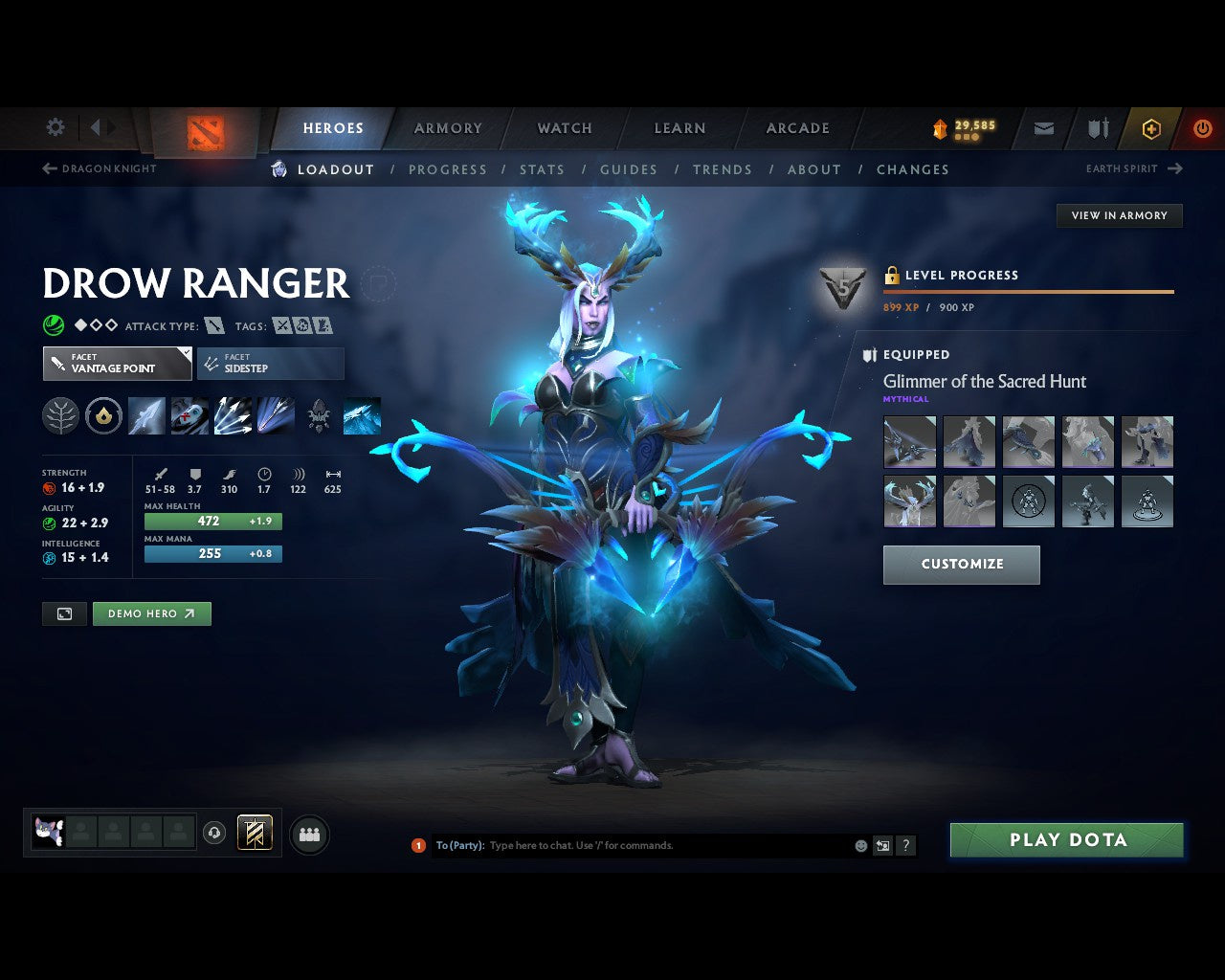Click the Customize button under Equipped items
The width and height of the screenshot is (1225, 980).
coord(961,565)
